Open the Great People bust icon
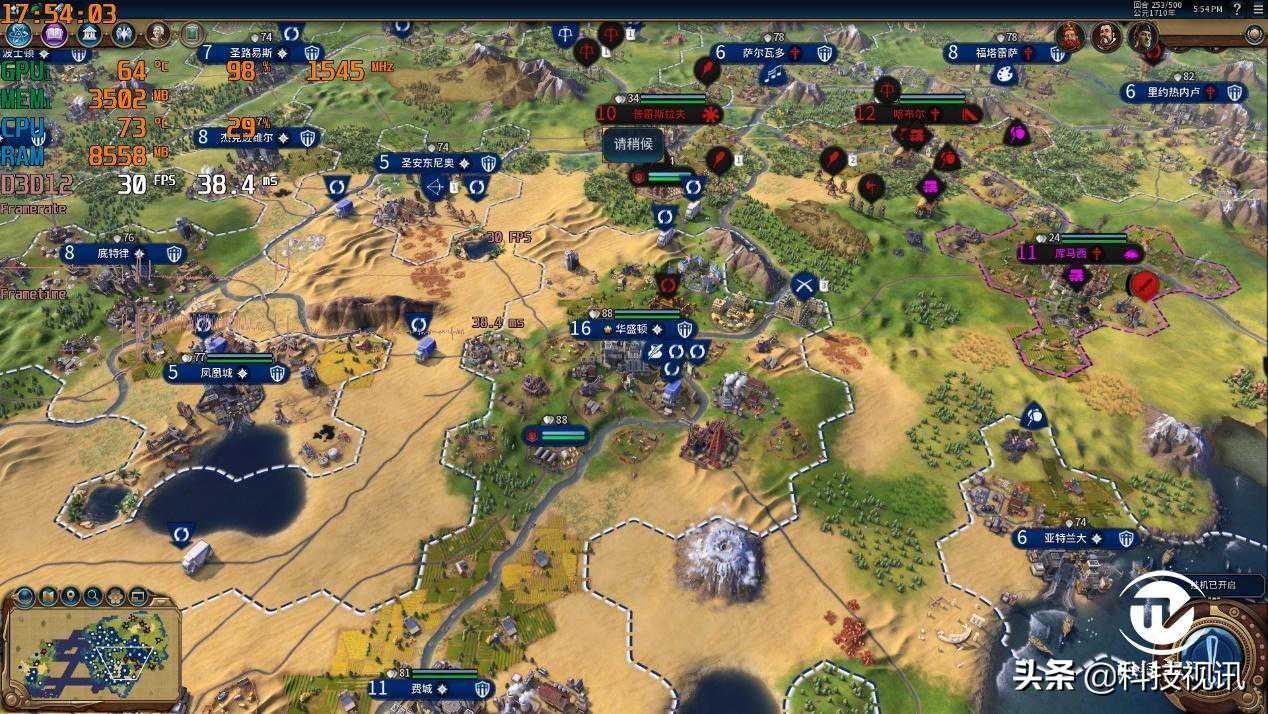Image resolution: width=1268 pixels, height=714 pixels. (158, 35)
